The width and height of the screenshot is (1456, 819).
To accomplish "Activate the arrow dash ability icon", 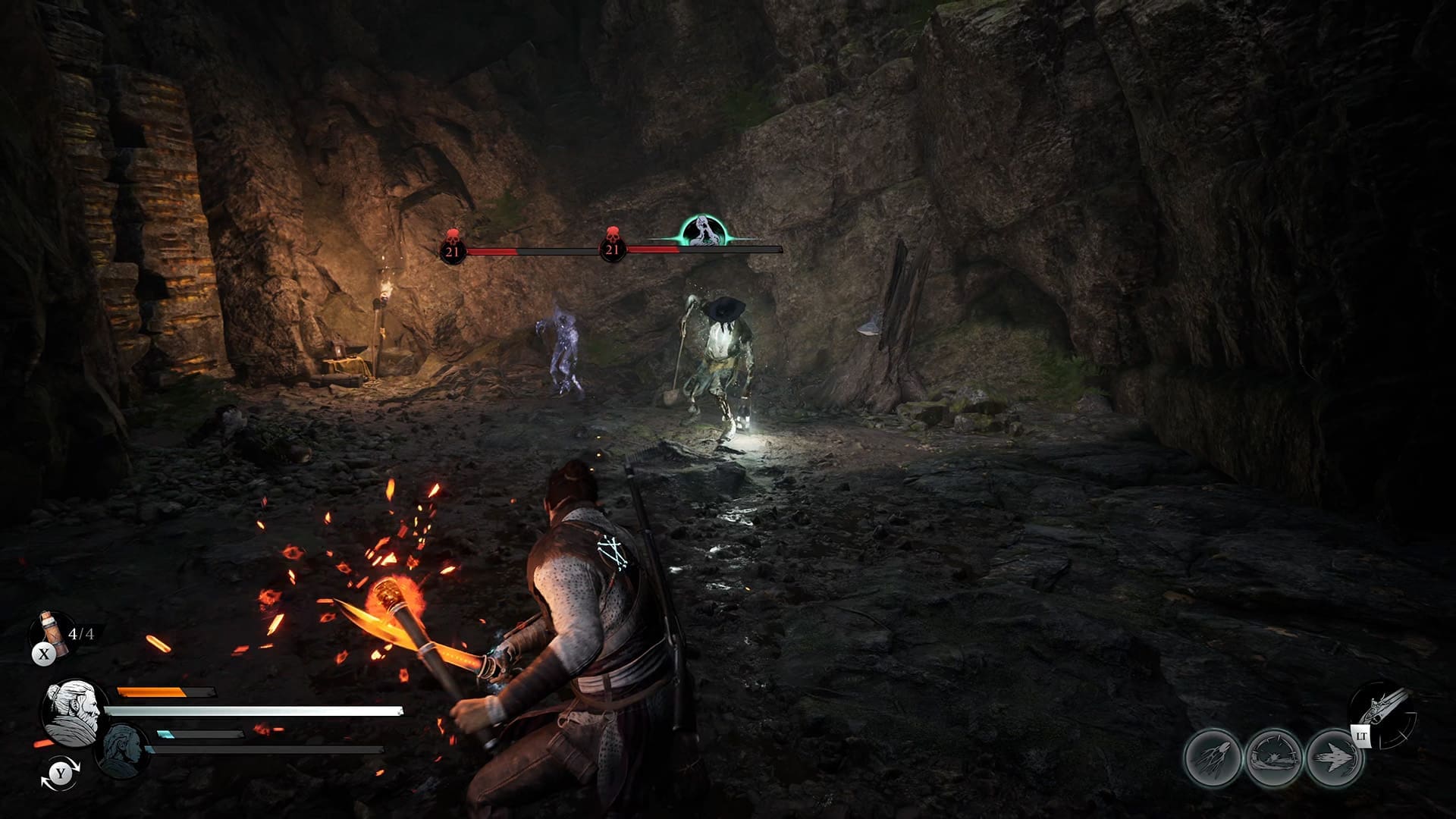I will click(x=1334, y=758).
